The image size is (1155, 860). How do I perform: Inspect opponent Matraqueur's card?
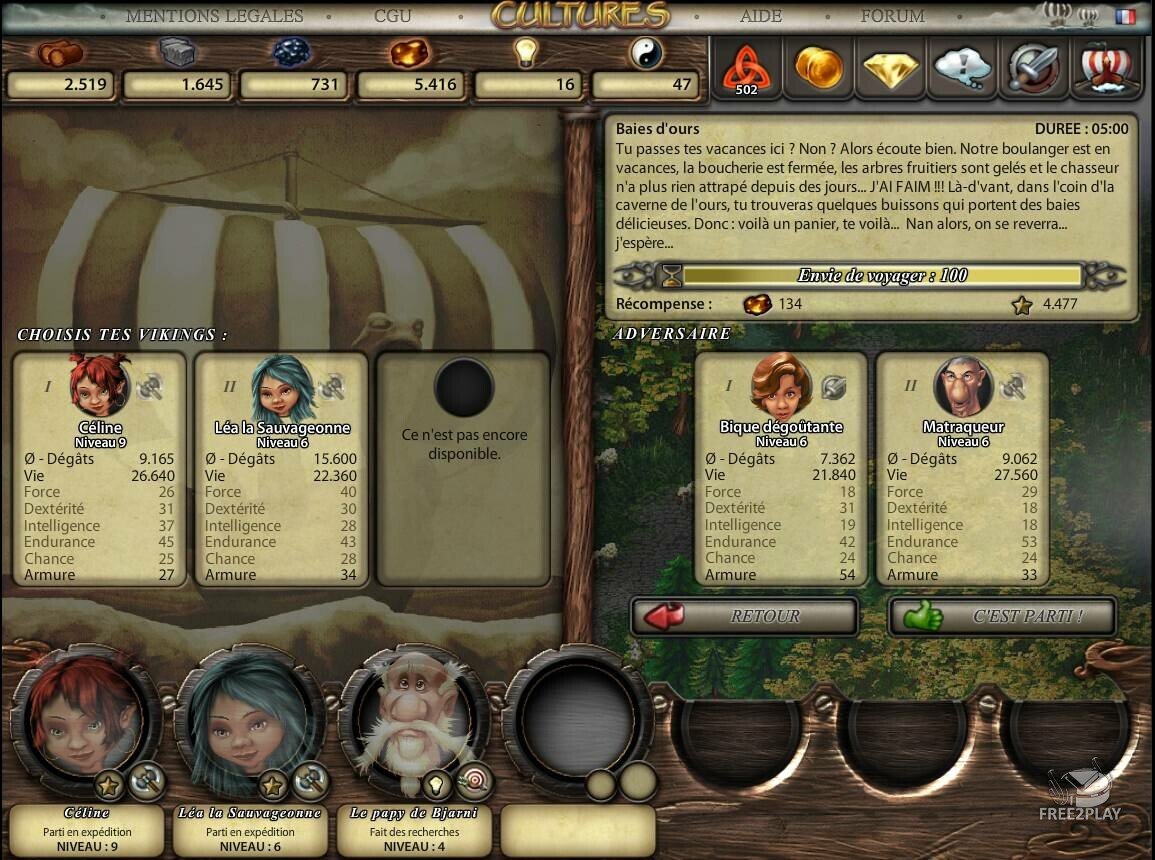pyautogui.click(x=962, y=468)
